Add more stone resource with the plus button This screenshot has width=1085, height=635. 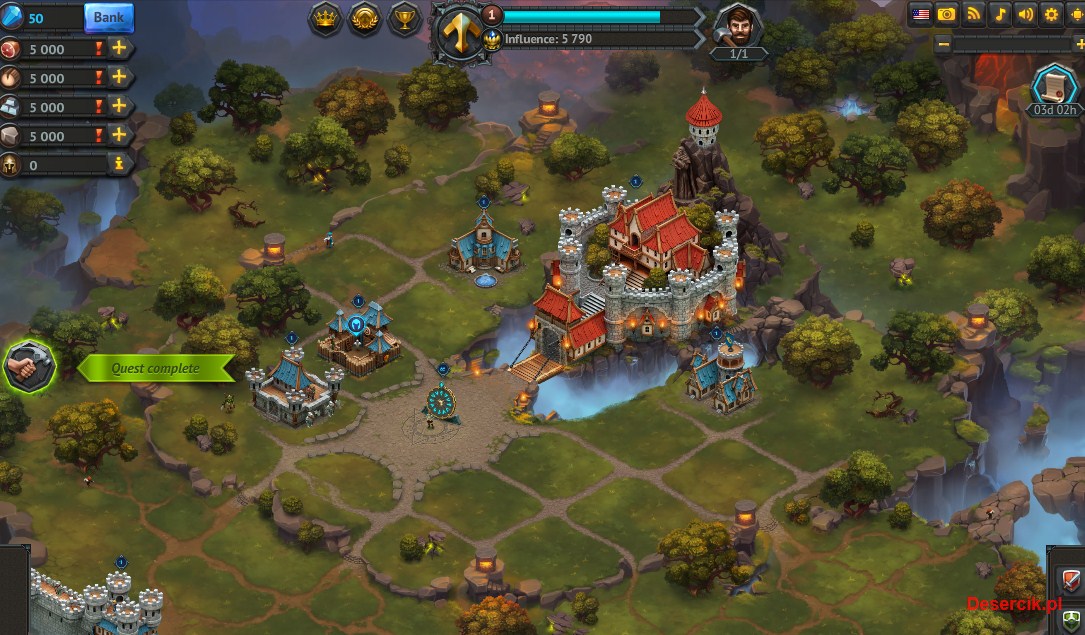[x=119, y=135]
